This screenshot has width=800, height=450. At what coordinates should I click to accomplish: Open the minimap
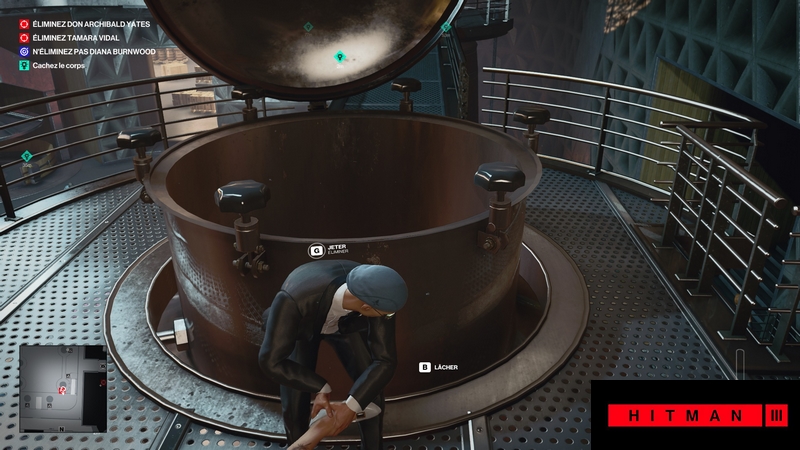(x=62, y=388)
